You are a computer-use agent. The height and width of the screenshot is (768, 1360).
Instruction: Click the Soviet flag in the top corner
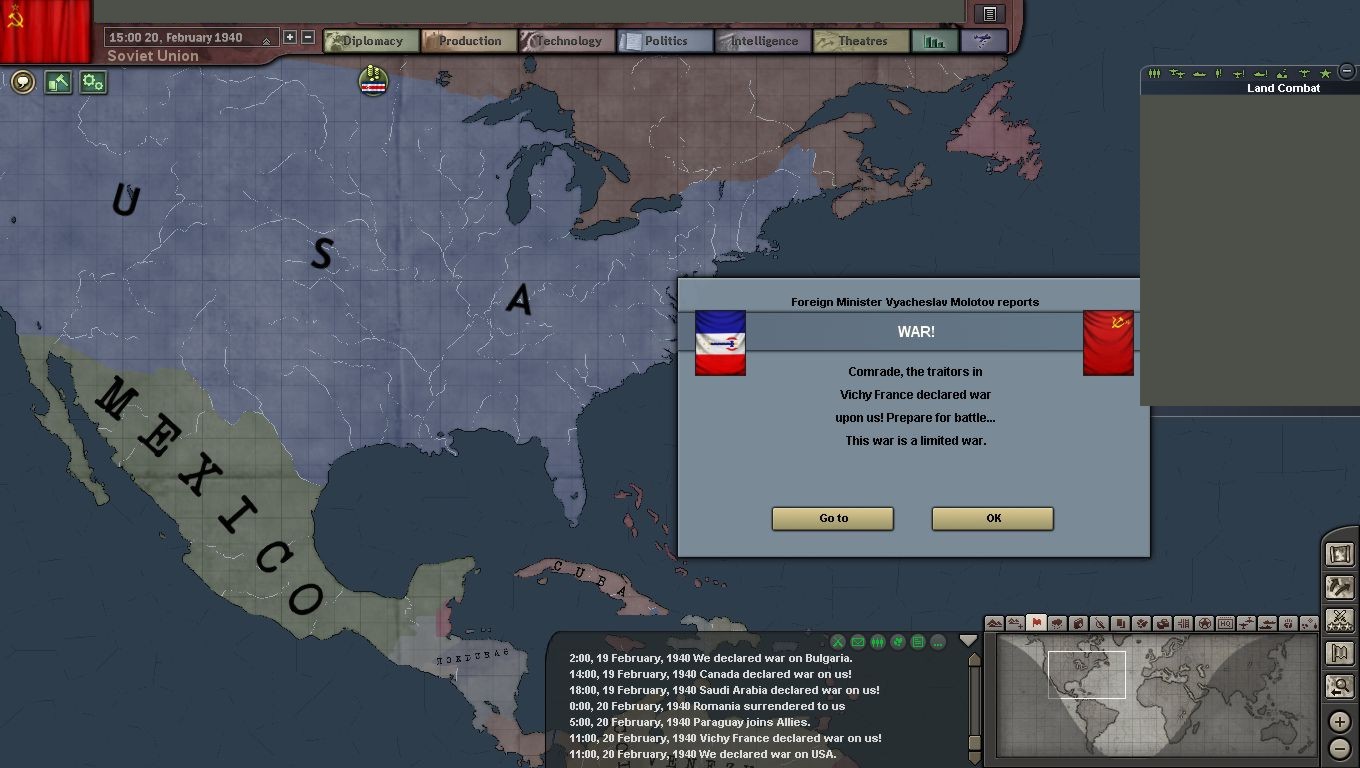[x=45, y=28]
